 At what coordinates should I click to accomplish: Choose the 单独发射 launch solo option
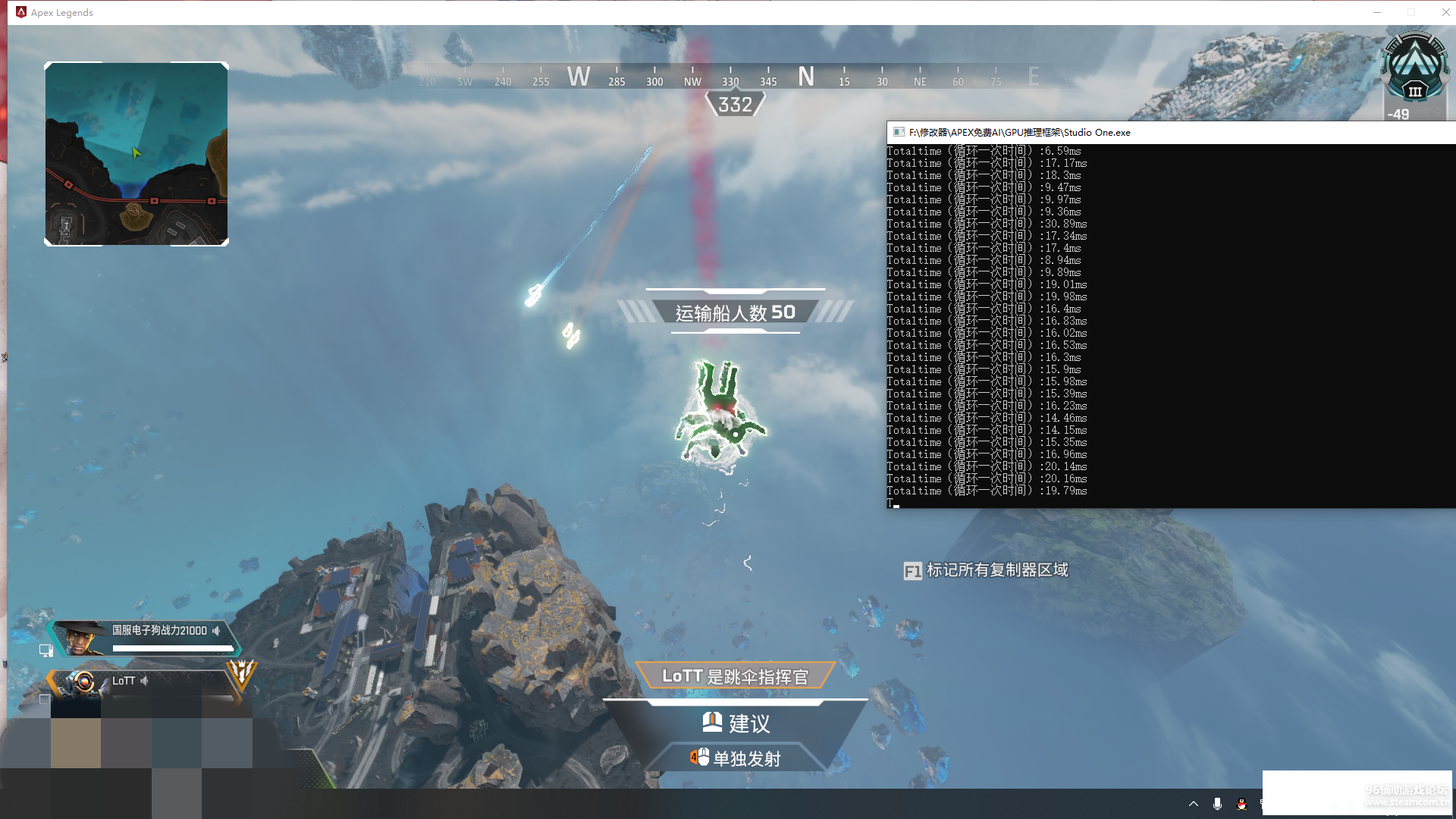[x=736, y=758]
